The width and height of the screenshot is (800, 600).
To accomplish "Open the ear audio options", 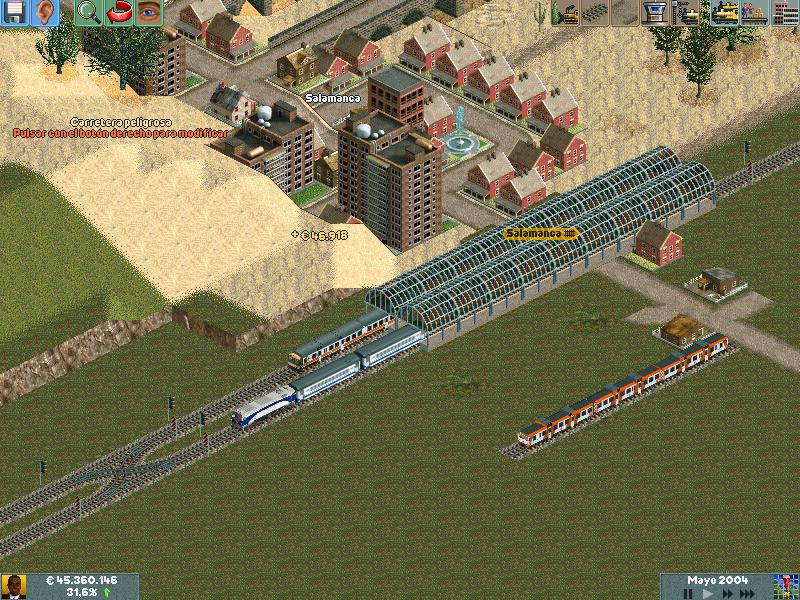I will (x=44, y=13).
